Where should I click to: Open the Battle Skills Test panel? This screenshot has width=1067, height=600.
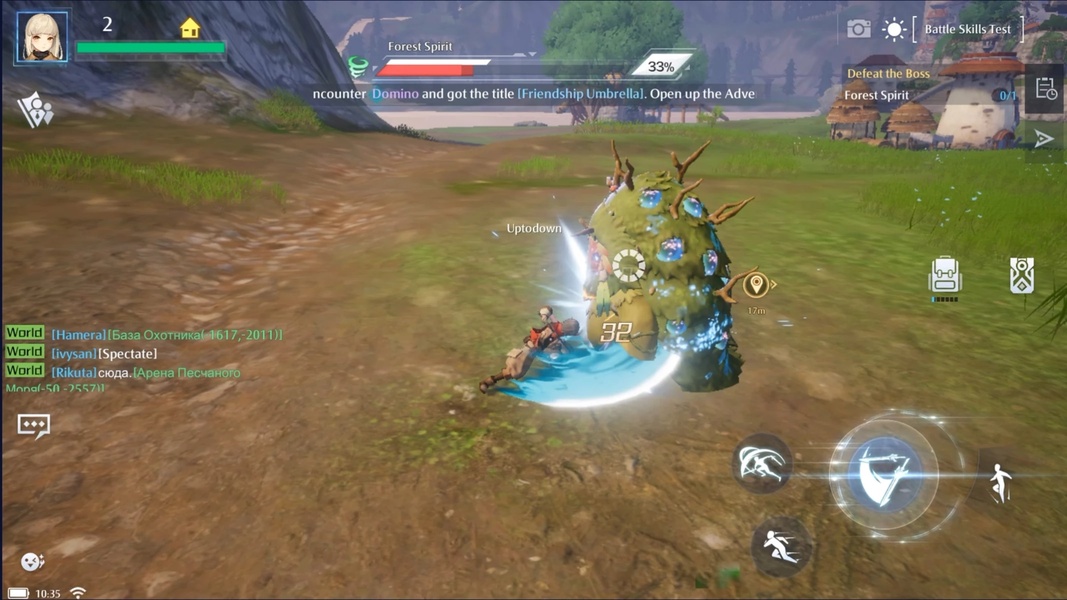967,29
